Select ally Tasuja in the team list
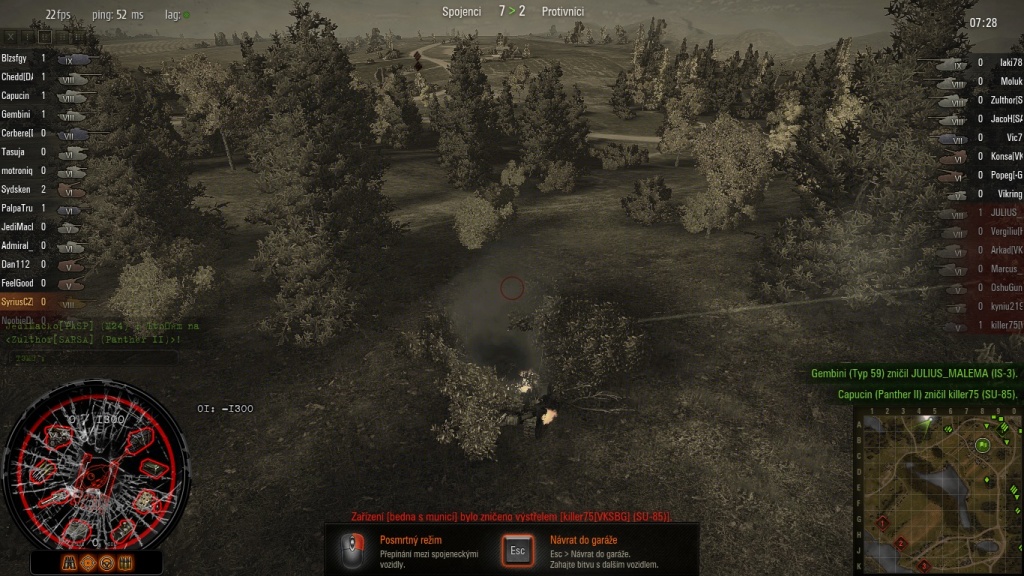The height and width of the screenshot is (576, 1024). click(18, 152)
